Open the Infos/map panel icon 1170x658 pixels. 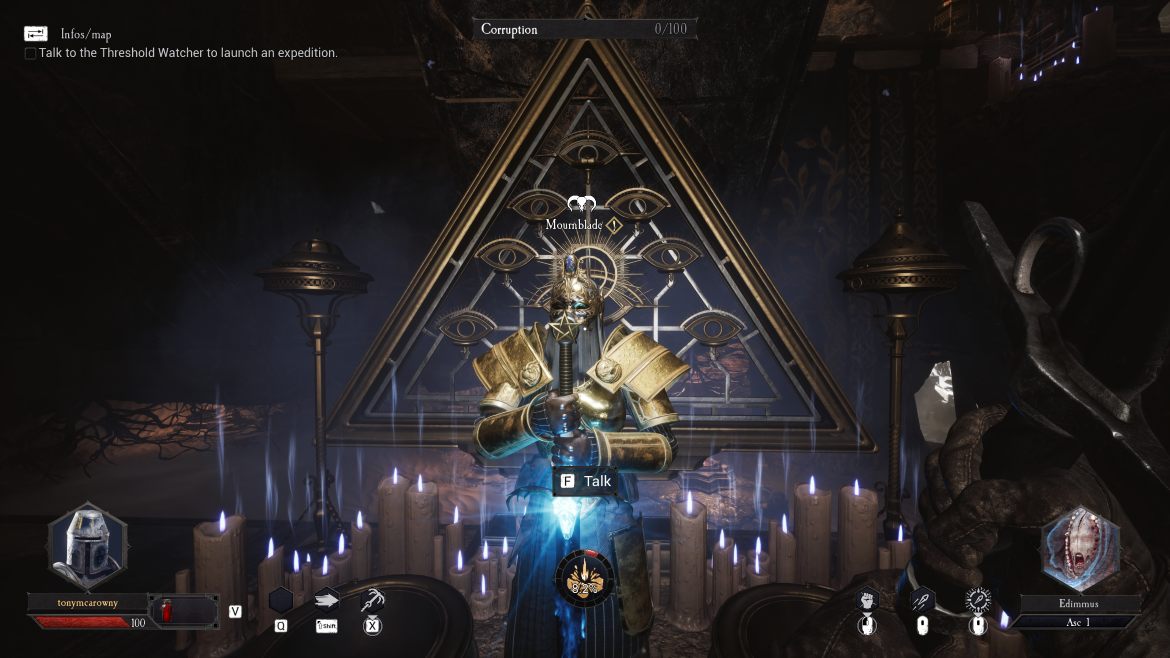click(36, 34)
